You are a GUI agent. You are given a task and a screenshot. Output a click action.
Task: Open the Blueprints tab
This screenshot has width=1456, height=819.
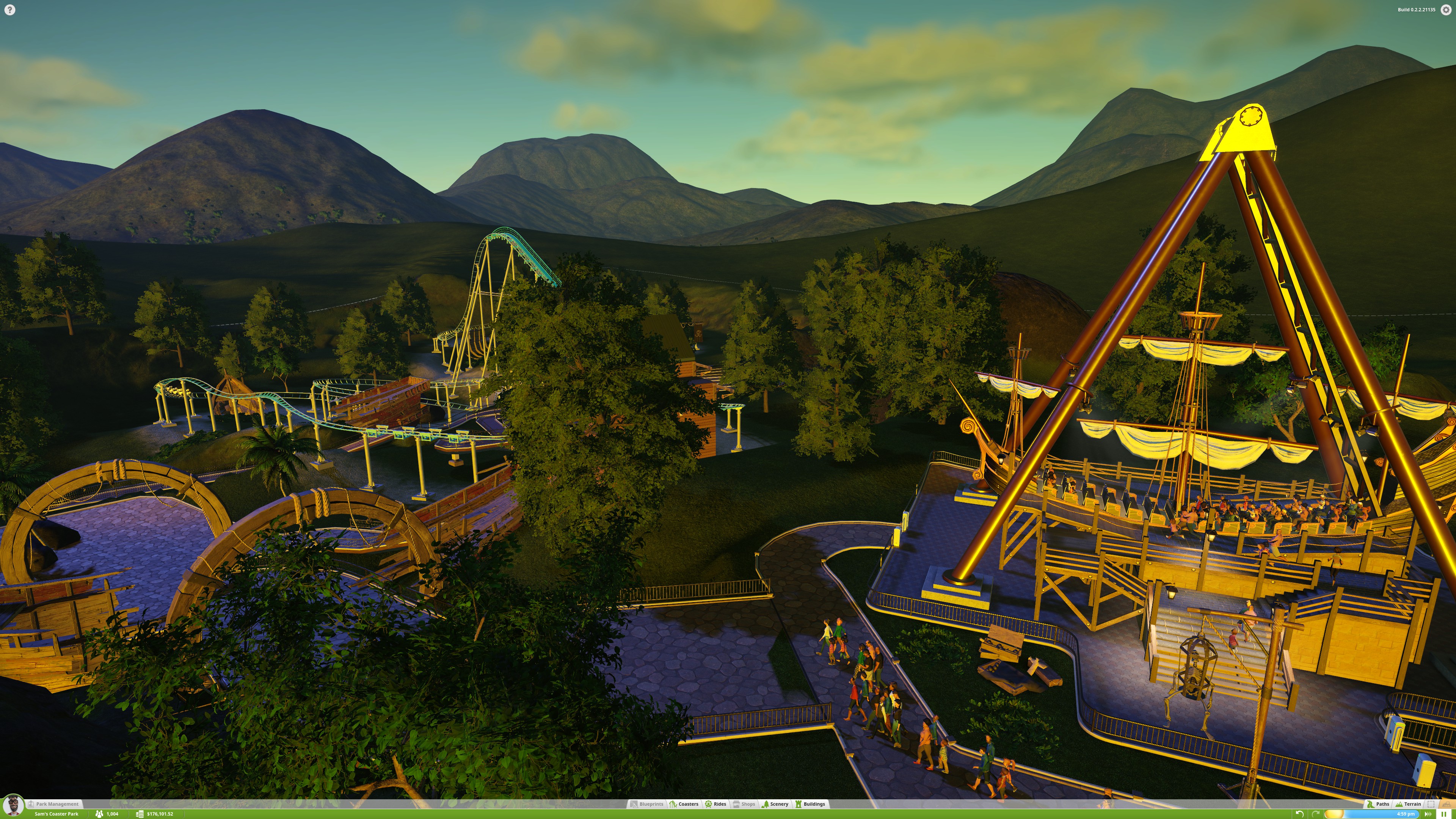[x=647, y=804]
